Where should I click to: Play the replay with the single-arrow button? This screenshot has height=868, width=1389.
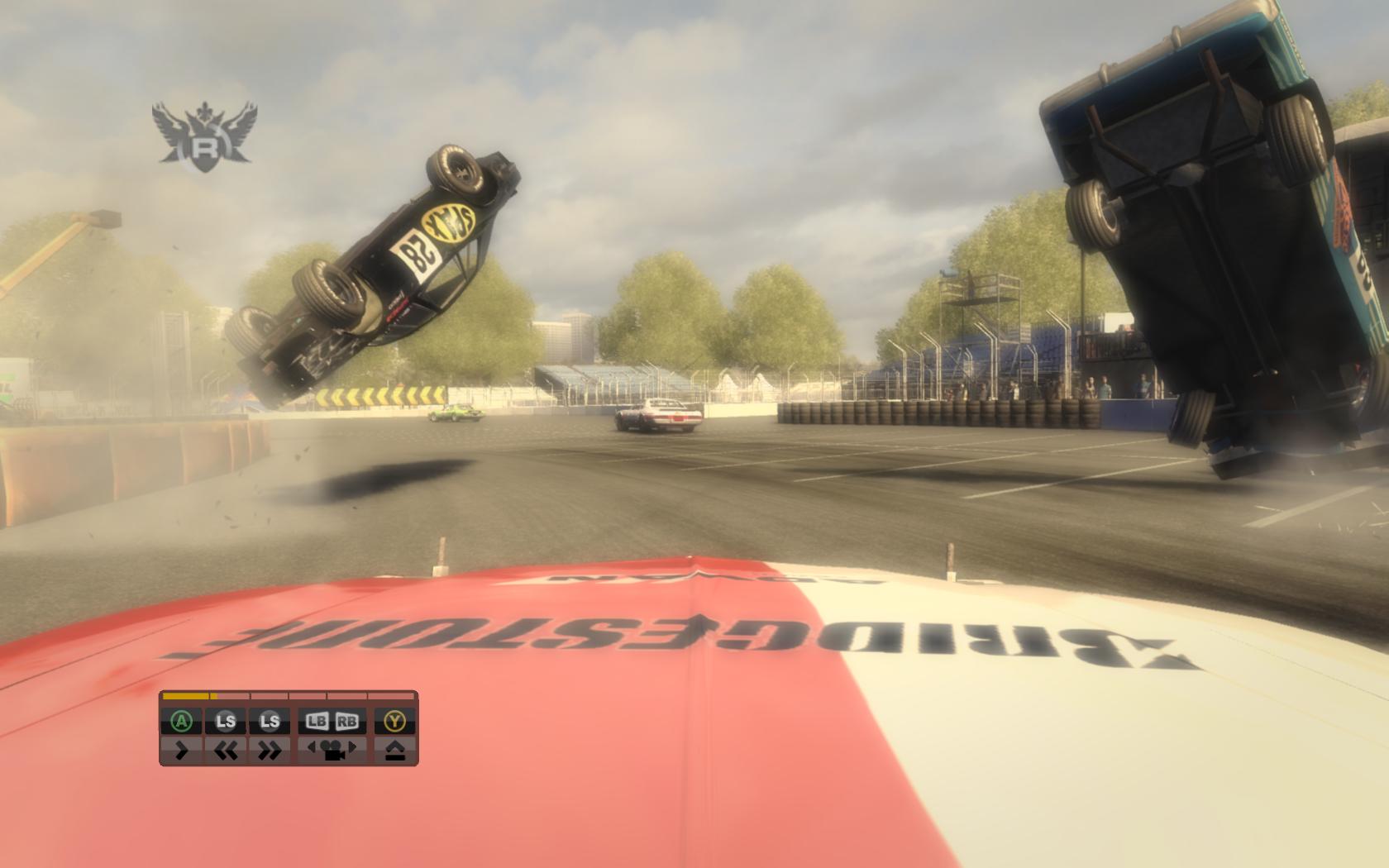[181, 750]
